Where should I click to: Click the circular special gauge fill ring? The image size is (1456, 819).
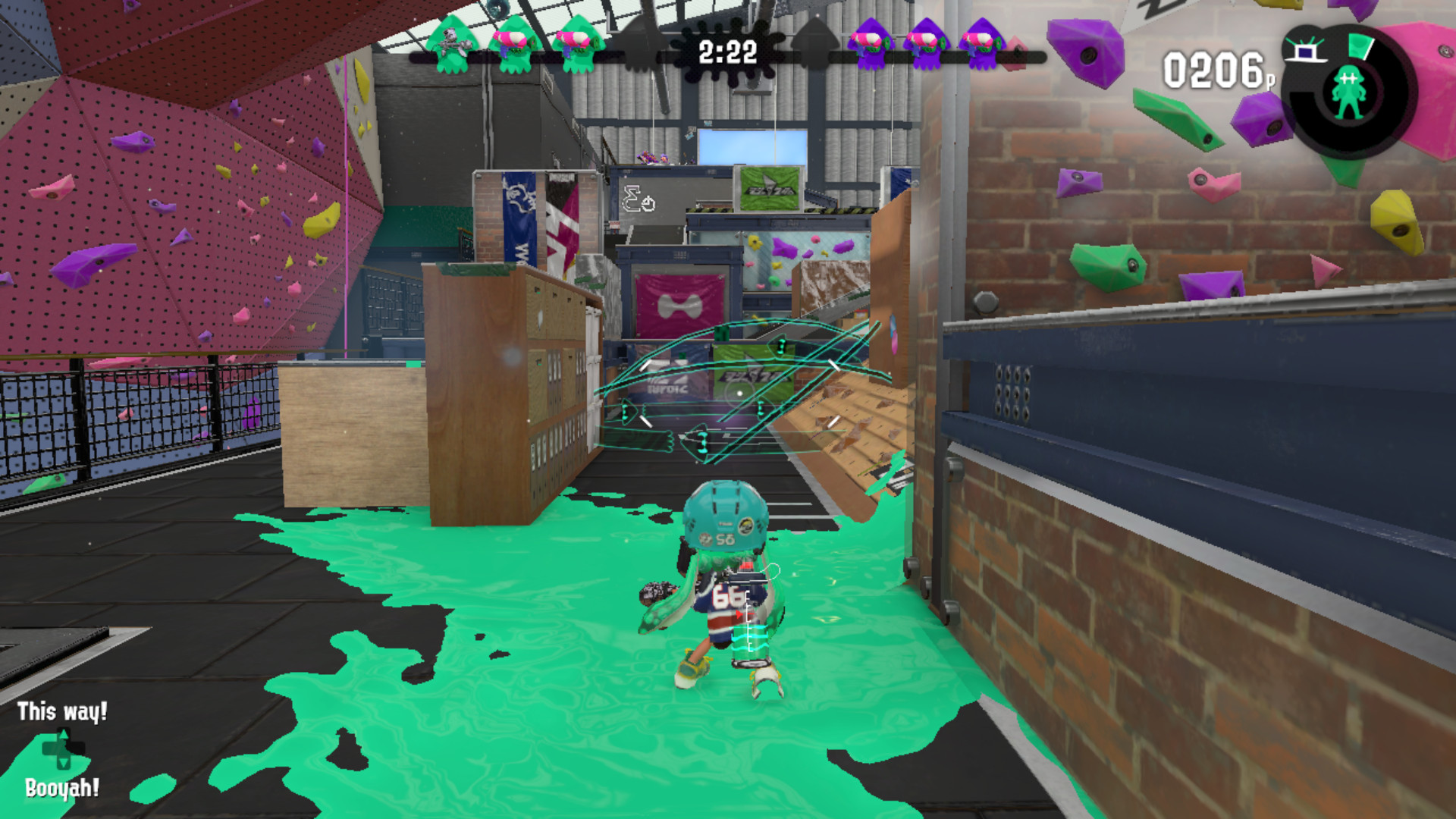click(x=1360, y=45)
